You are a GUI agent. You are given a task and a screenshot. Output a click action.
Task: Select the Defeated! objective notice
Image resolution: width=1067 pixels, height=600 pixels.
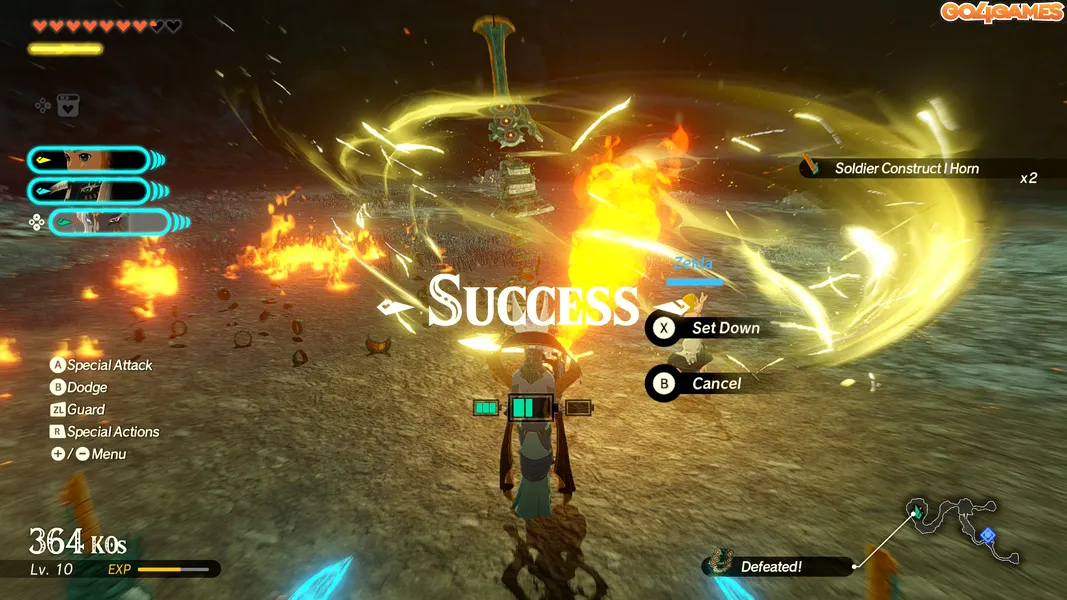[777, 567]
